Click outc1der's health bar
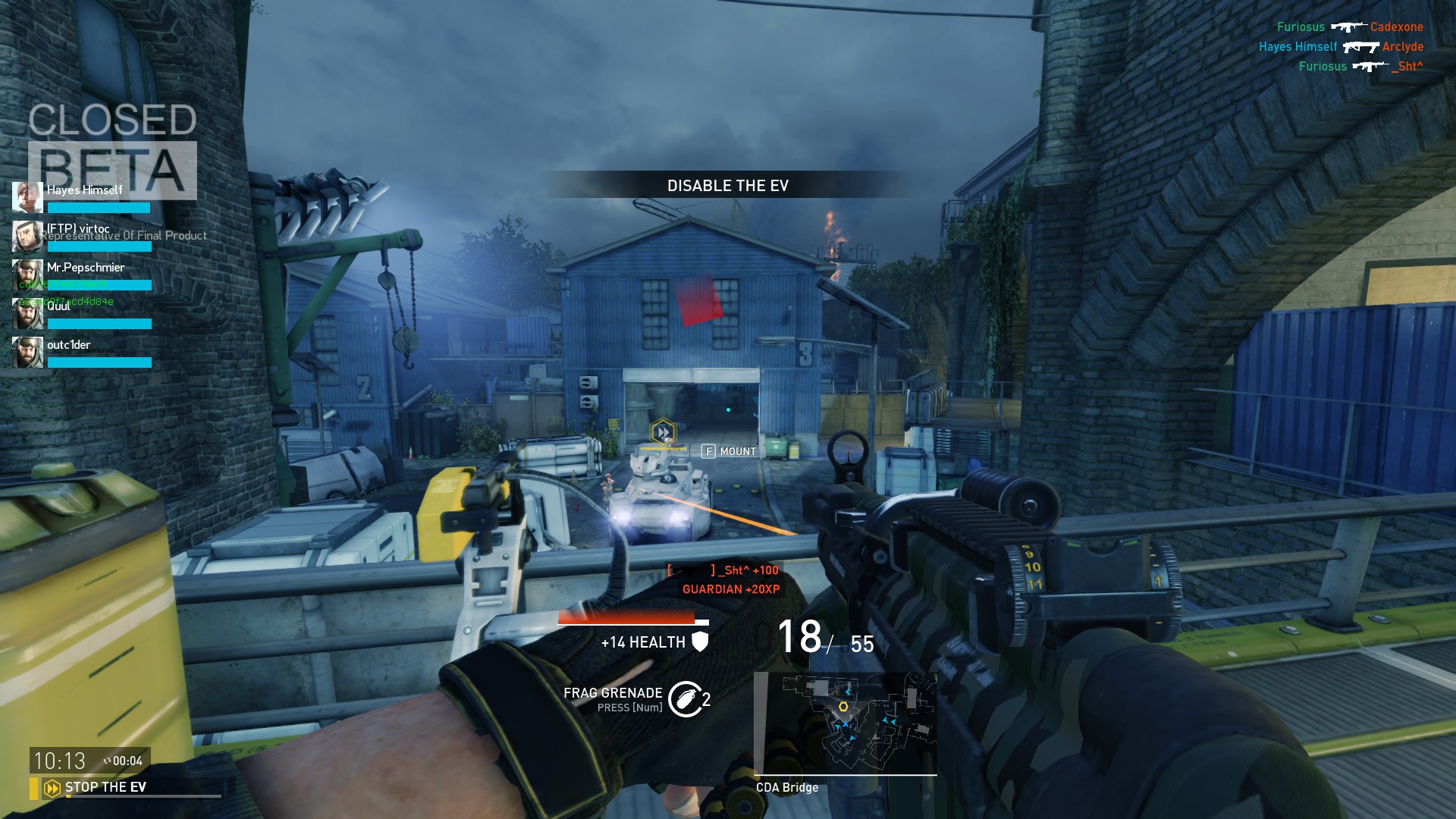The height and width of the screenshot is (819, 1456). click(x=99, y=362)
